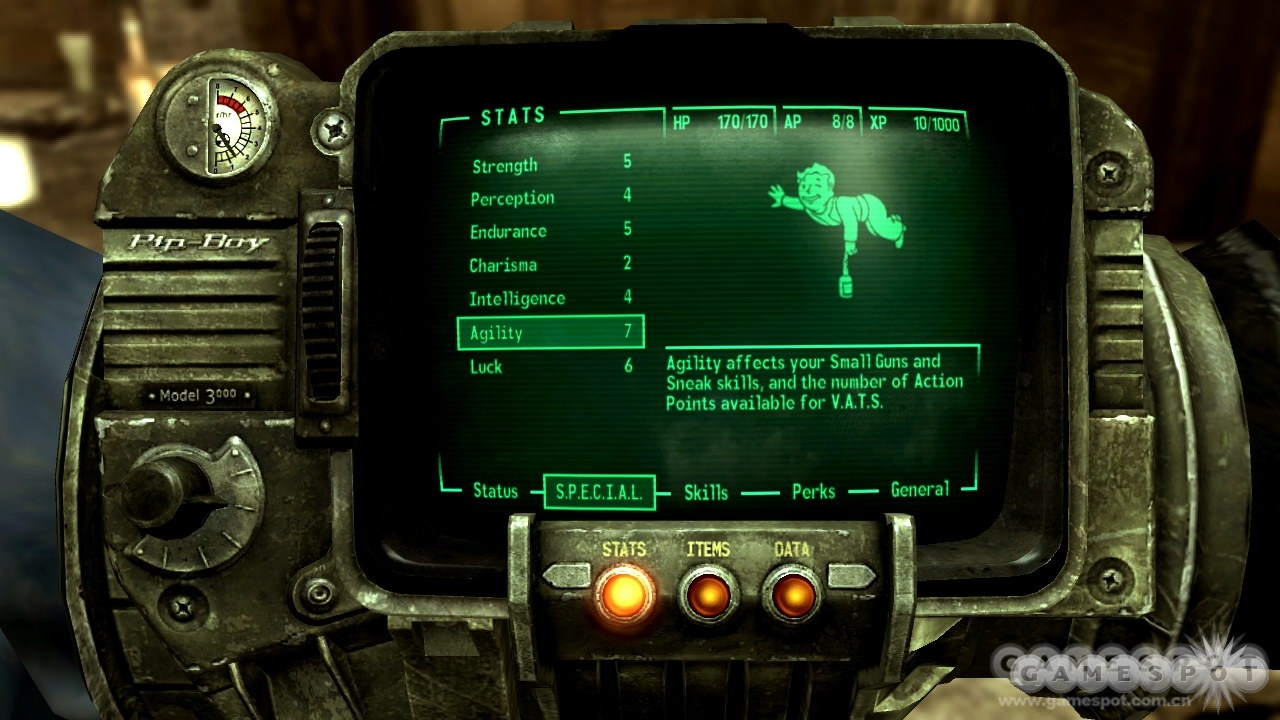Viewport: 1280px width, 720px height.
Task: Open the General tab
Action: click(x=919, y=490)
